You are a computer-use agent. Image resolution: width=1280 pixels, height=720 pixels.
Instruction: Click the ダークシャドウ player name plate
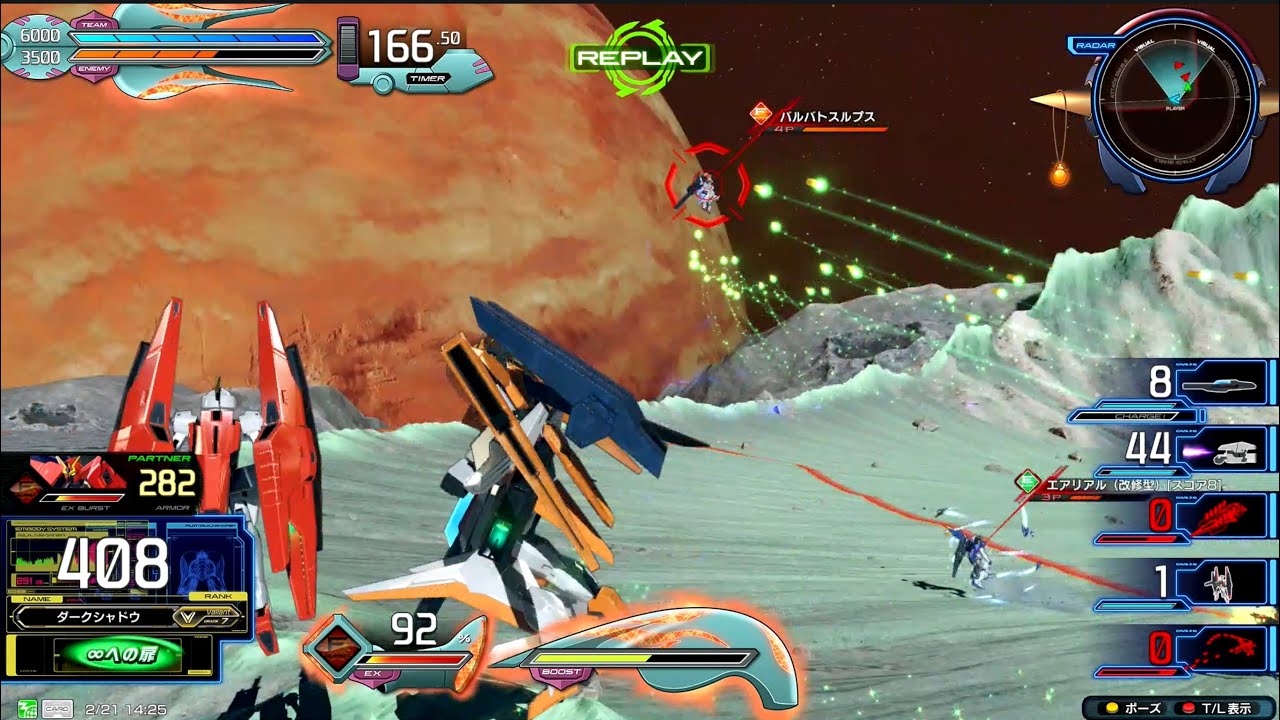pos(90,617)
